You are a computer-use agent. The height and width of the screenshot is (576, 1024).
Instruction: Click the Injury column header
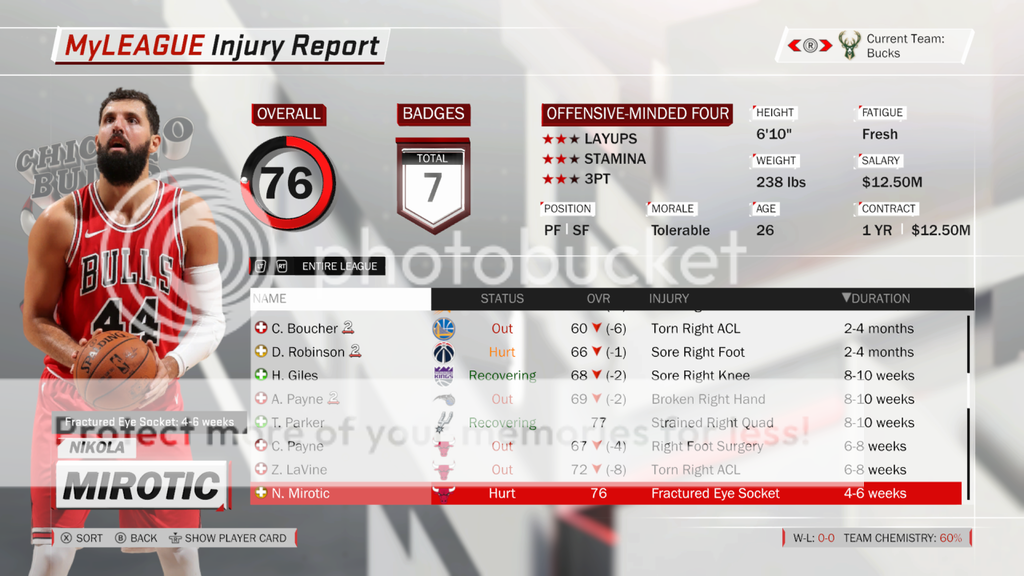coord(669,298)
